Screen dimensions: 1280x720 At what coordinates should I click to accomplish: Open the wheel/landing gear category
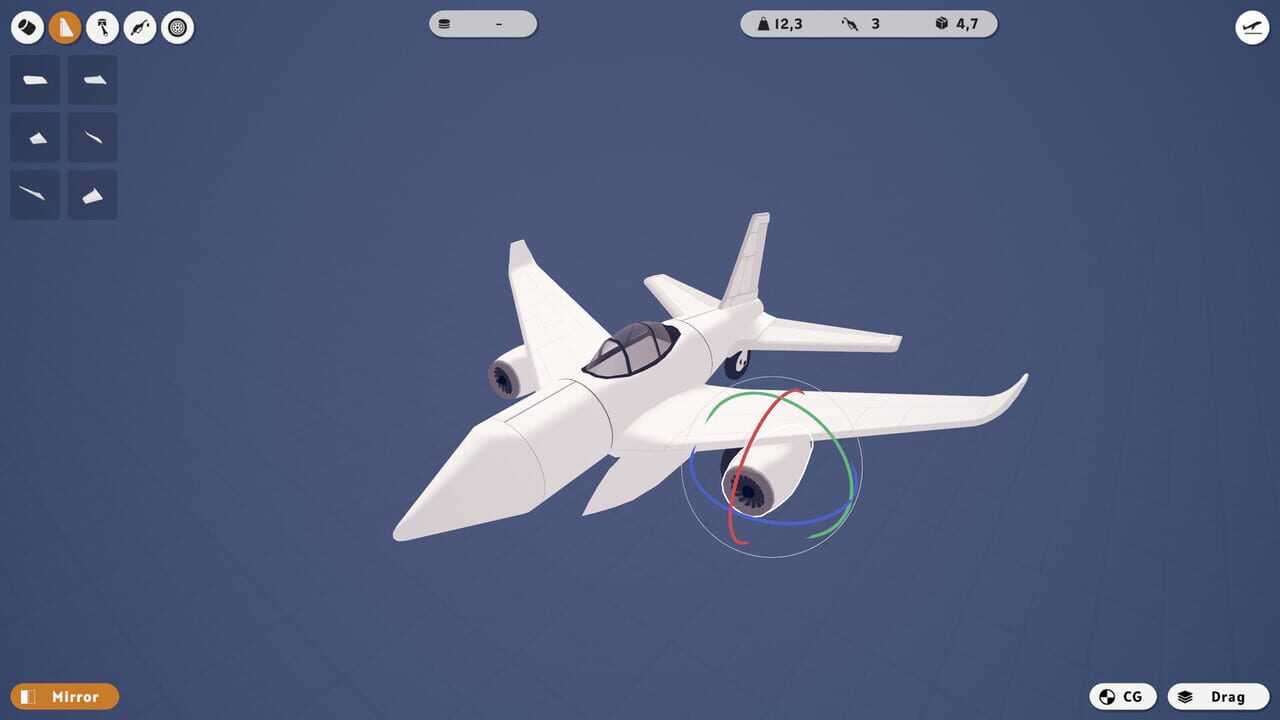pos(177,27)
